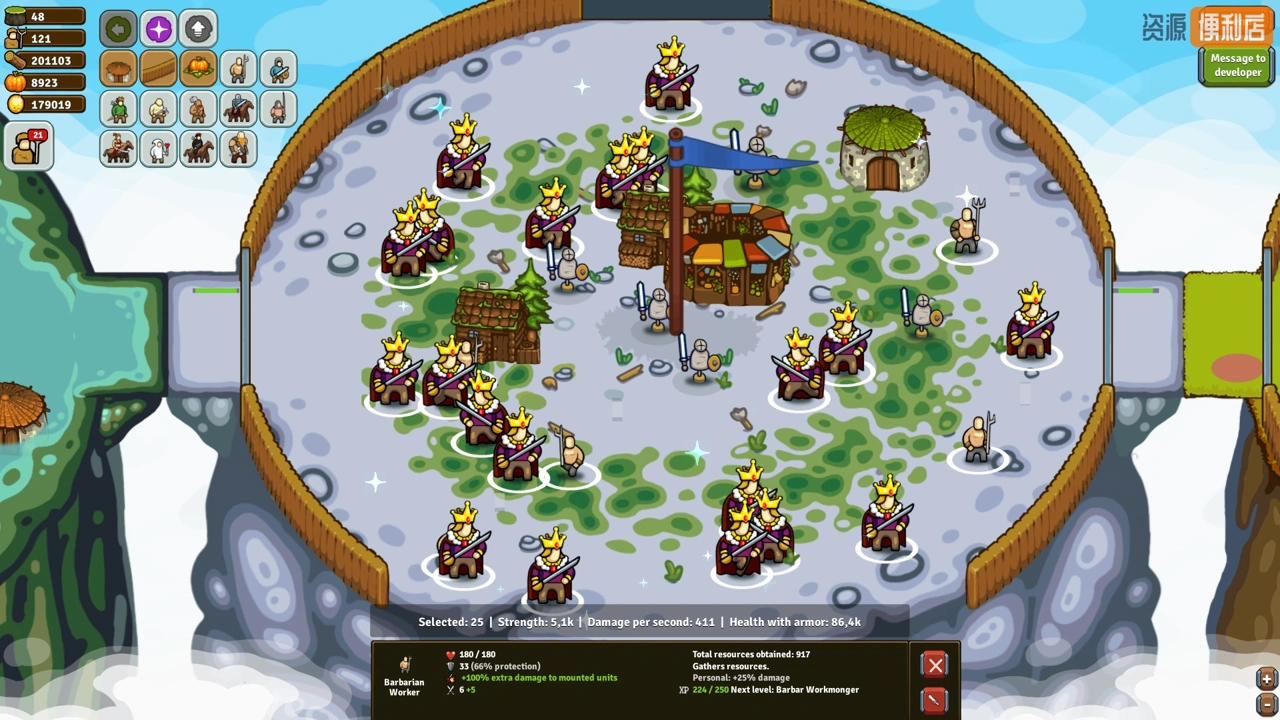The height and width of the screenshot is (720, 1280).
Task: Zoom in with the plus button
Action: tap(1266, 679)
